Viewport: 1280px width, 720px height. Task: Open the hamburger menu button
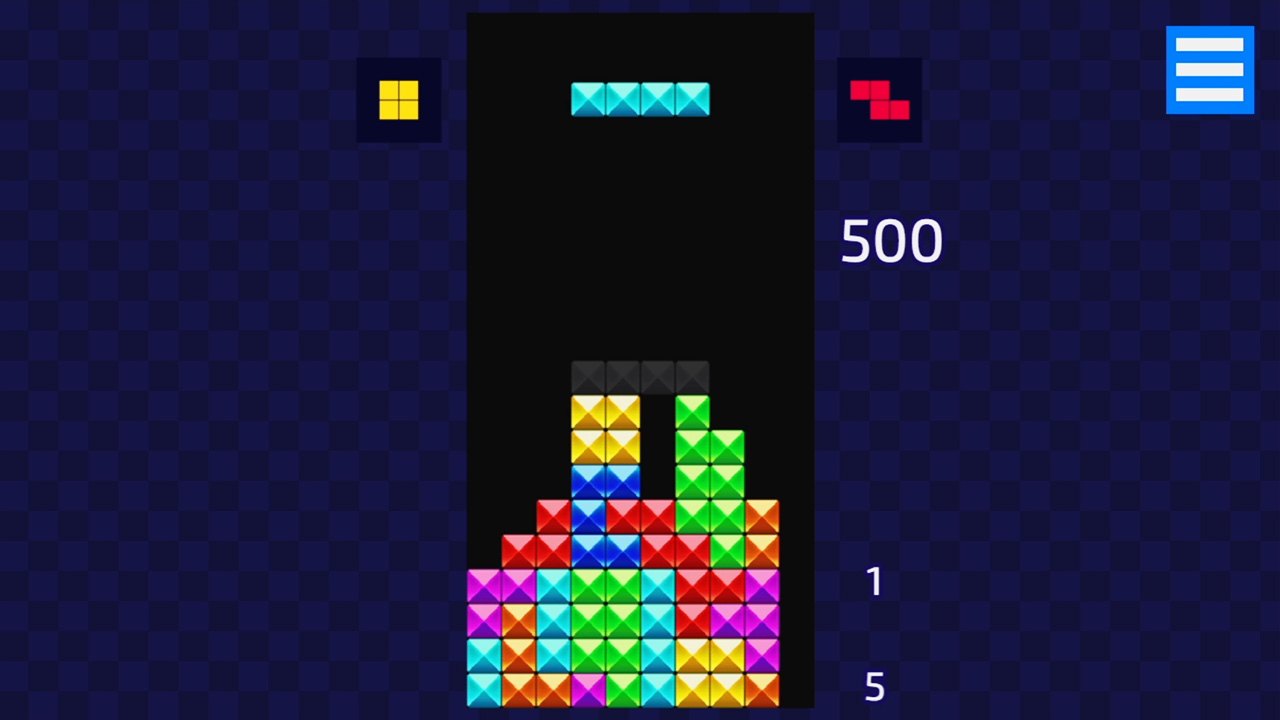pyautogui.click(x=1210, y=68)
